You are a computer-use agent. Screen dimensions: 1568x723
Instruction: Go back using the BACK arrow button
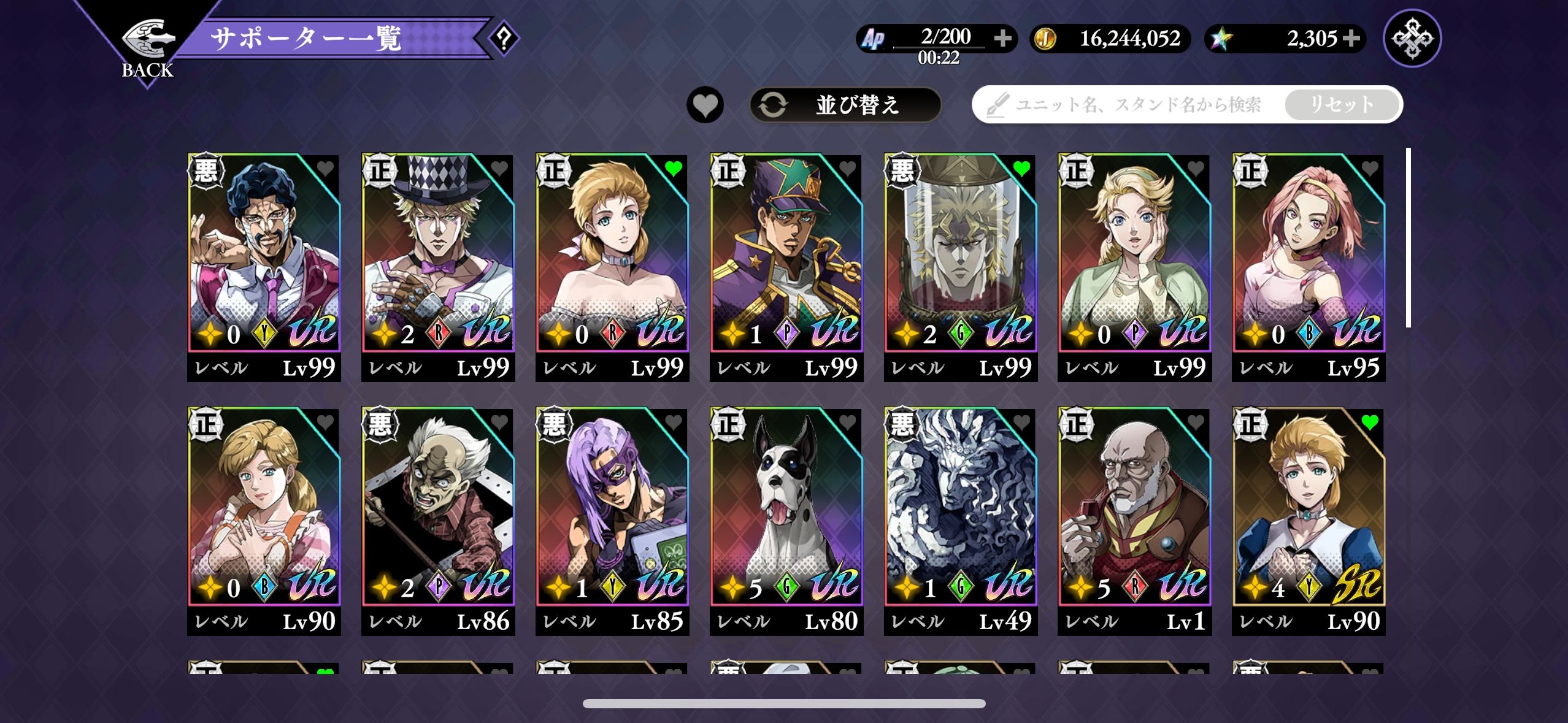[147, 46]
